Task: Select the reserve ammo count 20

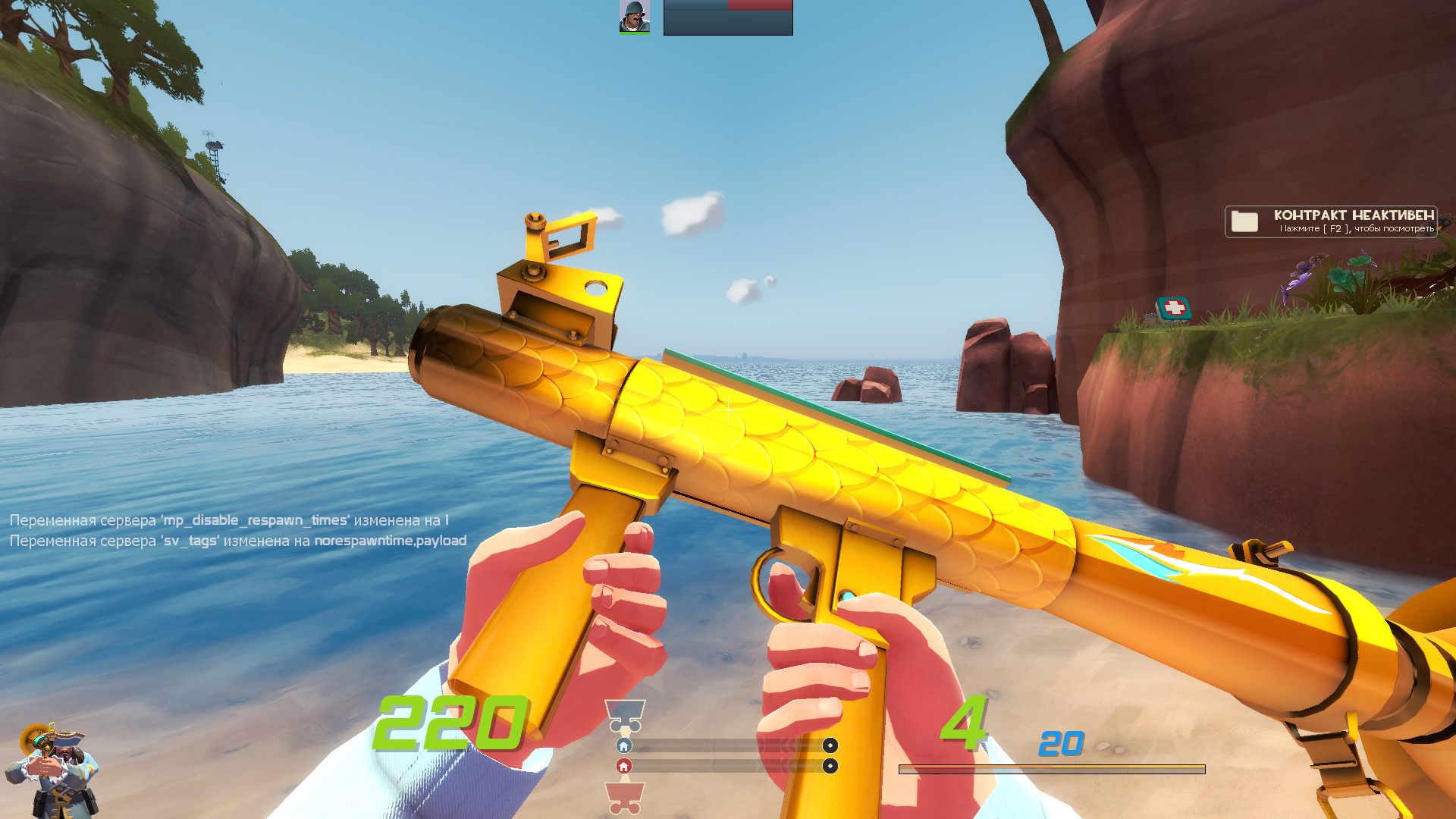Action: point(1061,745)
